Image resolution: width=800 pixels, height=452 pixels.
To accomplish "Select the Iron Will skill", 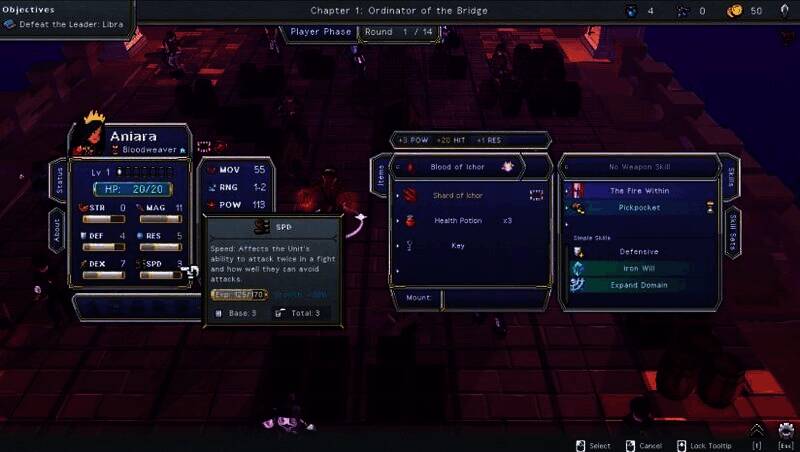I will [639, 268].
